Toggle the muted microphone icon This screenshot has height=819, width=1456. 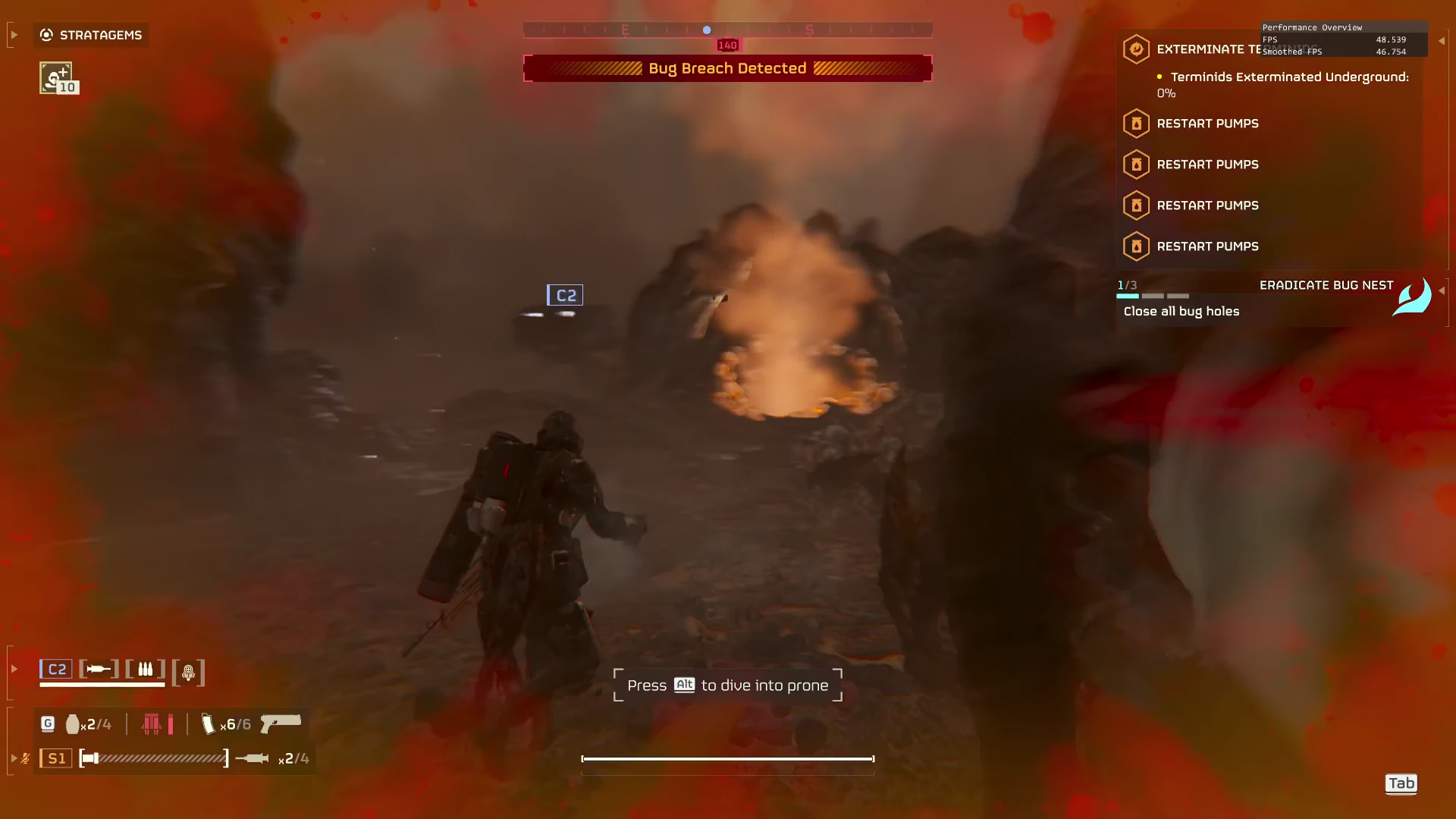(x=26, y=758)
